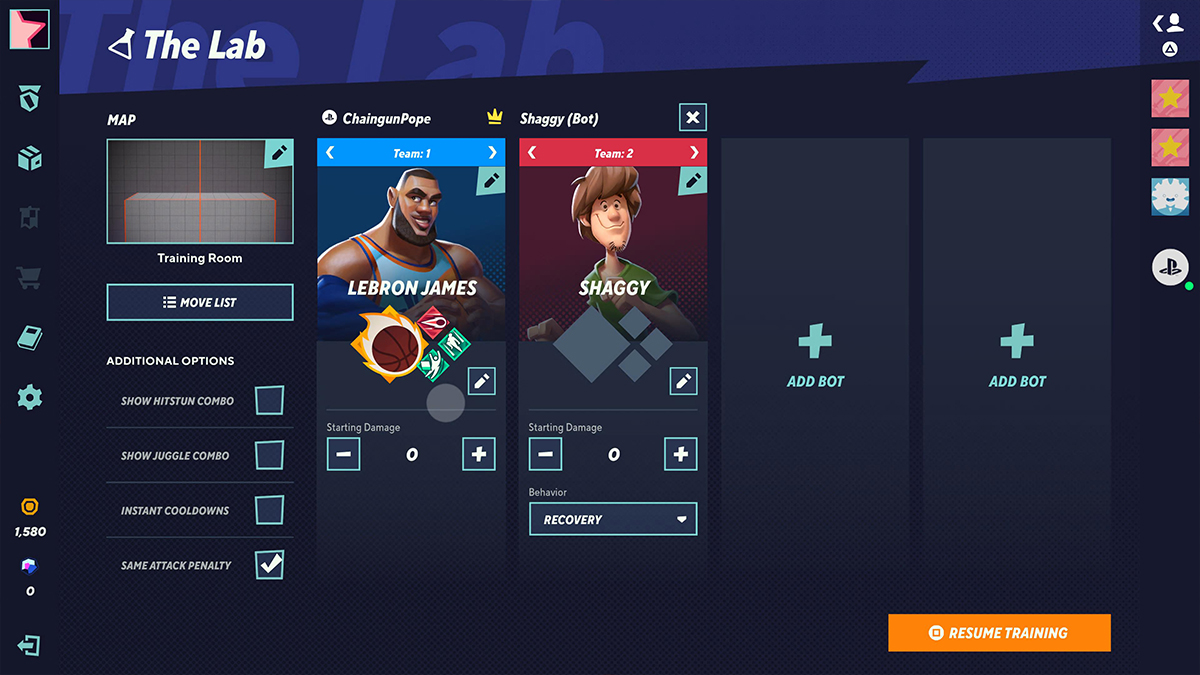Edit LeBron James's perk loadout
The width and height of the screenshot is (1200, 675).
pos(482,381)
